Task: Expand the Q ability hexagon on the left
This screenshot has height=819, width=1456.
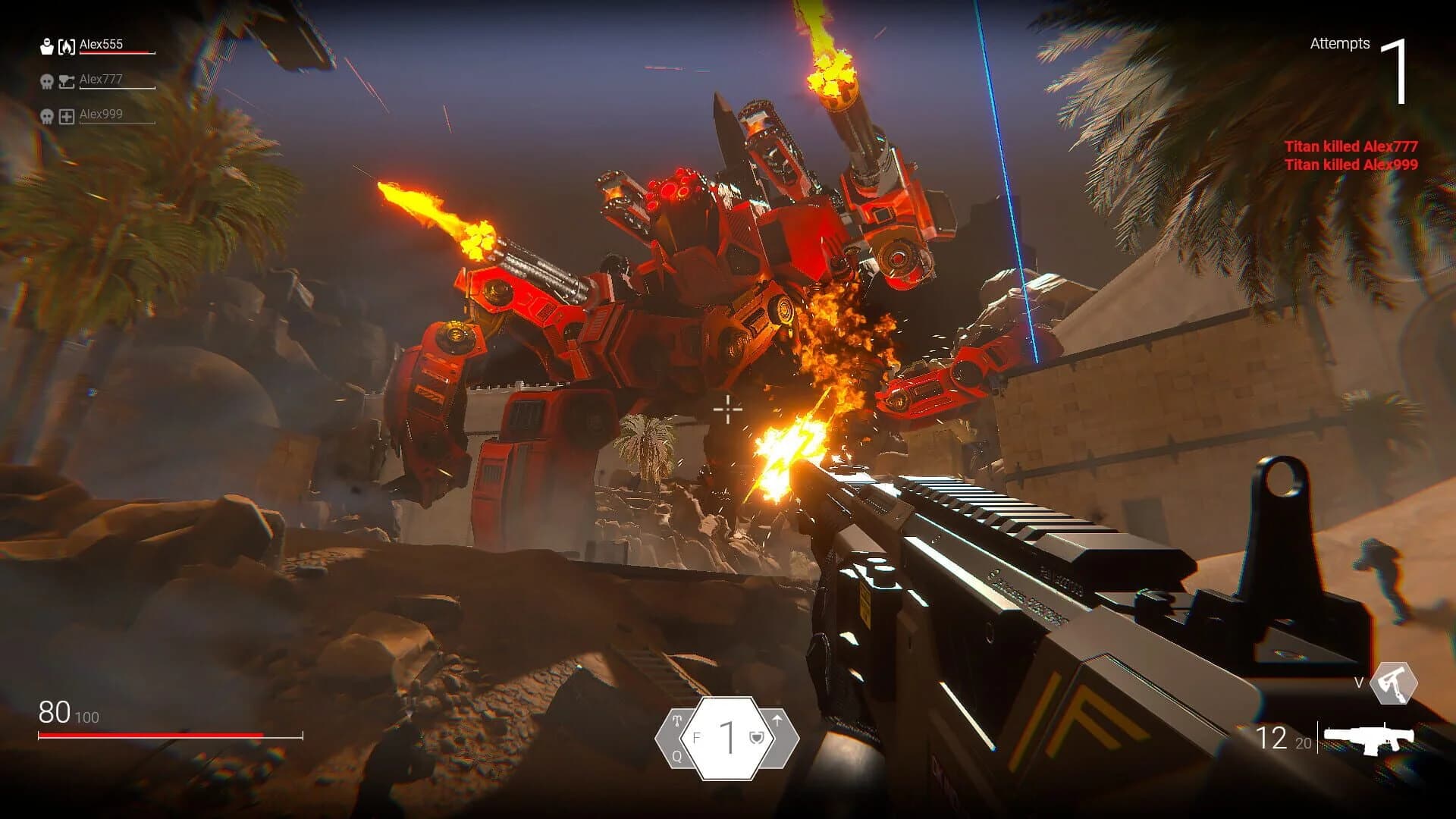Action: click(x=675, y=739)
